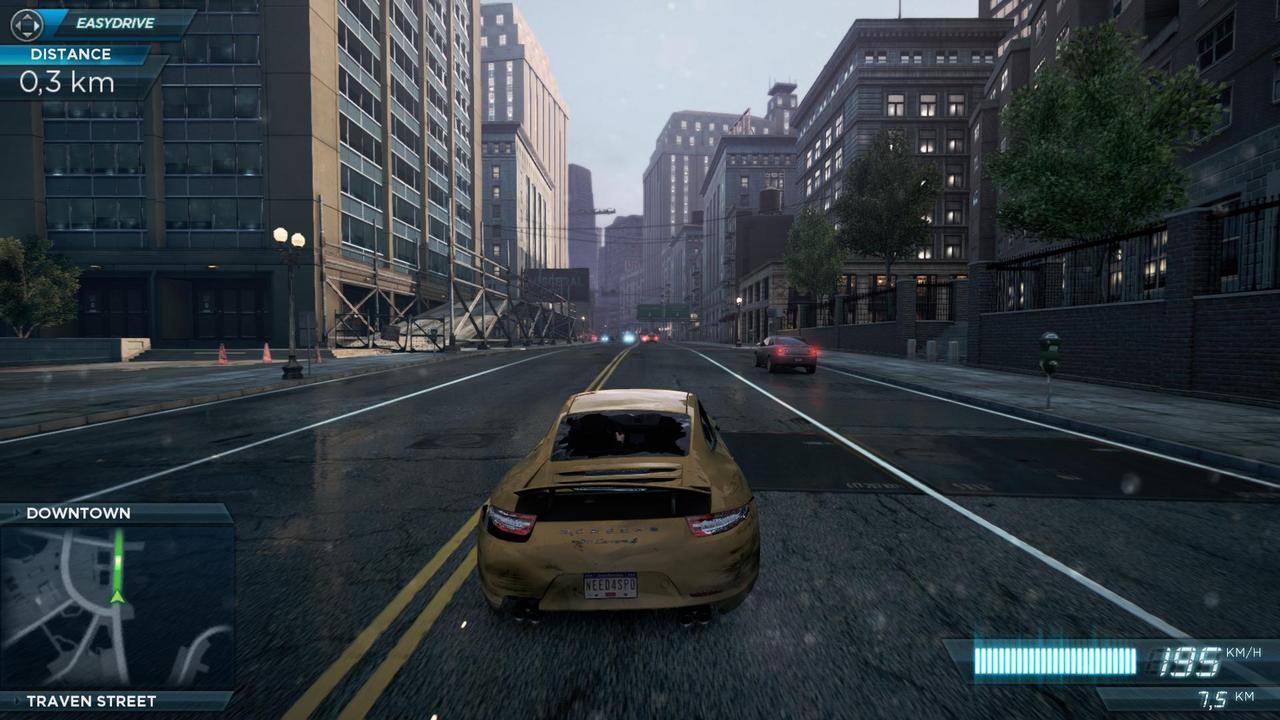This screenshot has width=1280, height=720.
Task: Click the Downtown minimap
Action: (x=116, y=606)
